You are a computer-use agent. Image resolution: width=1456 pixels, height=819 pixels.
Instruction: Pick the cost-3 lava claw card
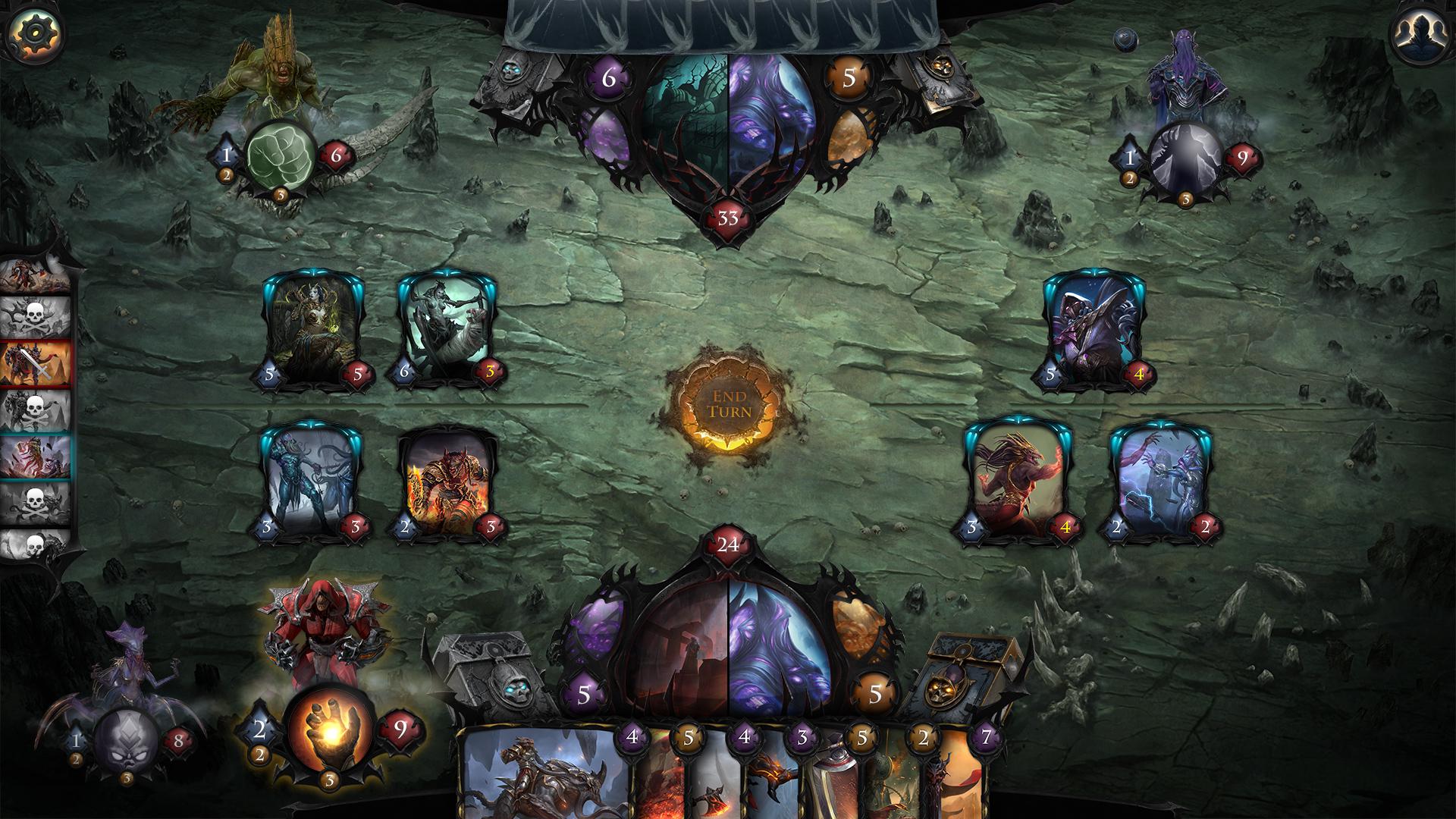coord(773,781)
